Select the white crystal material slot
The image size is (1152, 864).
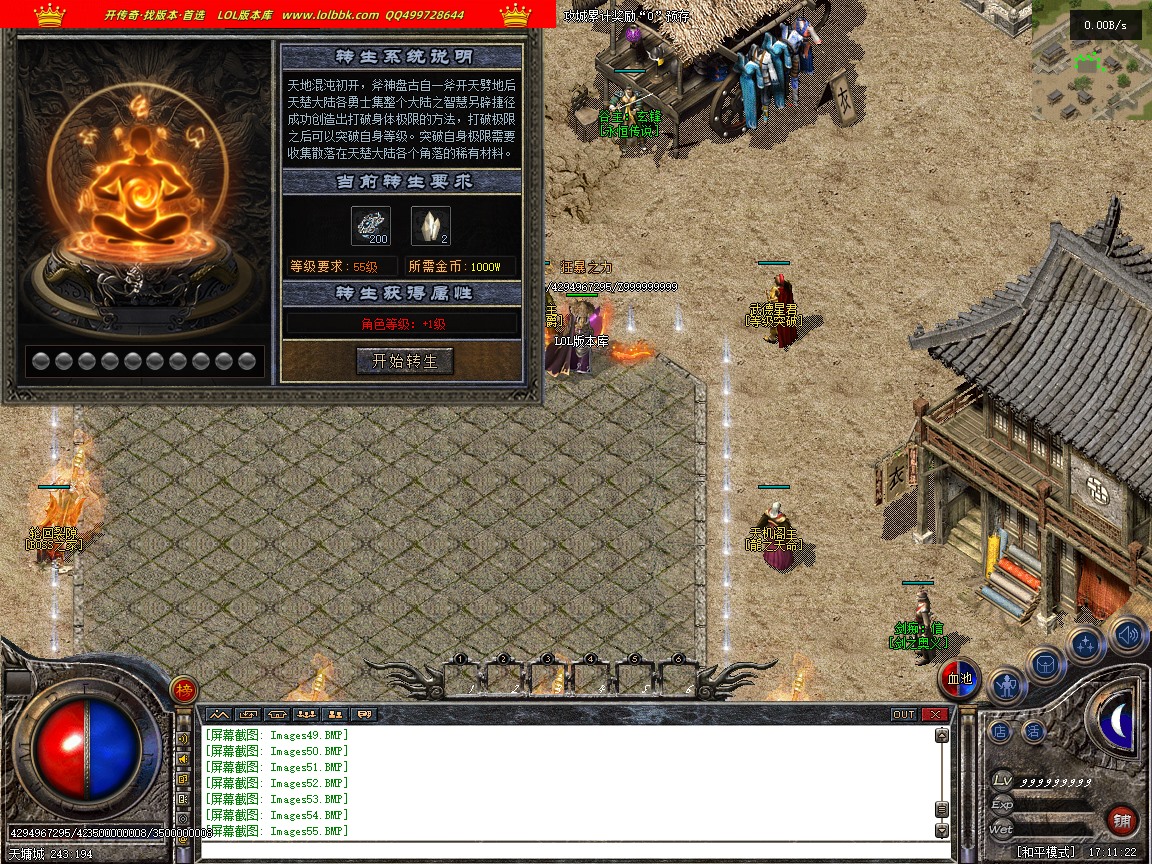click(x=431, y=226)
